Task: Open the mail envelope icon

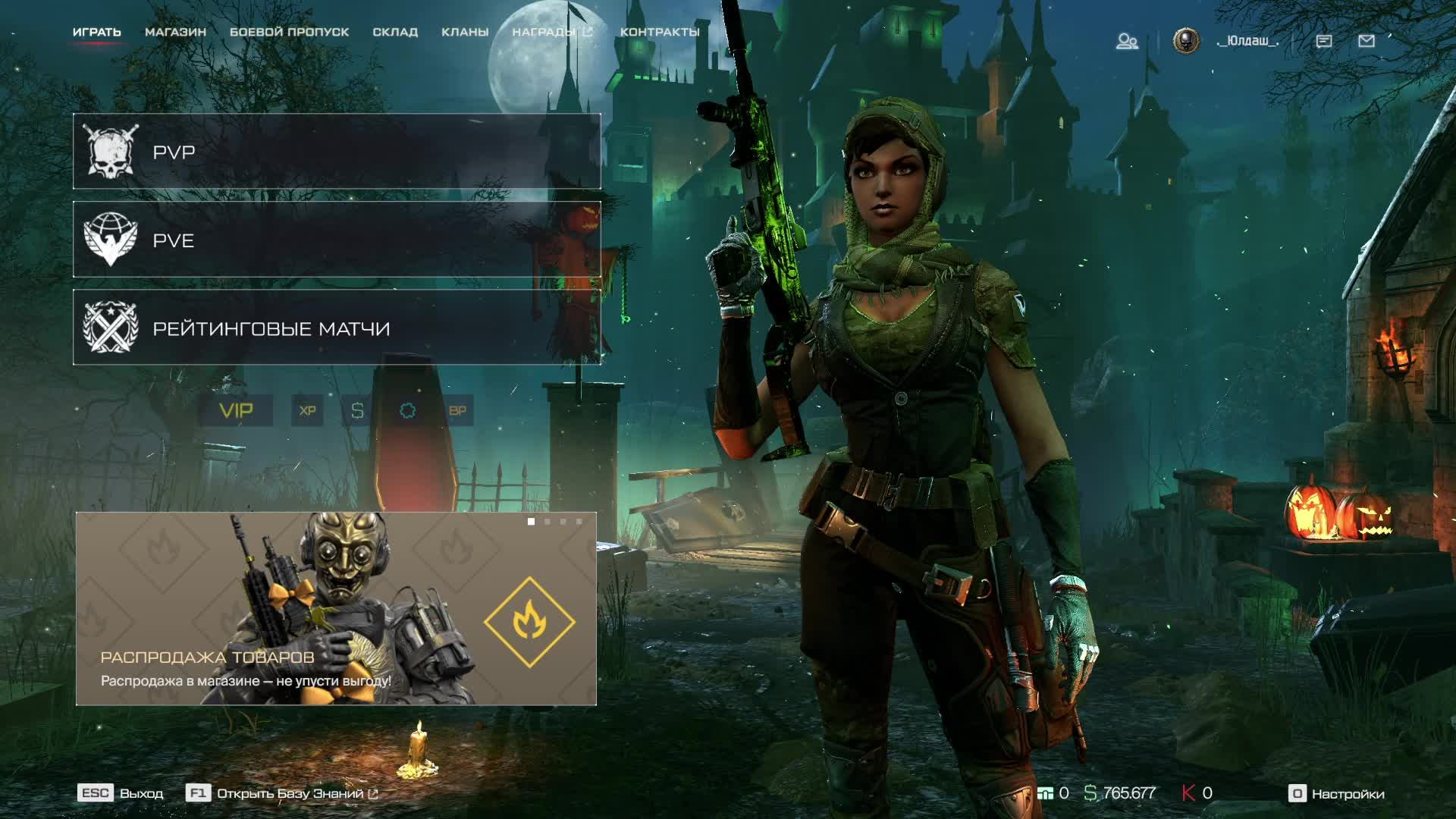Action: click(1367, 41)
